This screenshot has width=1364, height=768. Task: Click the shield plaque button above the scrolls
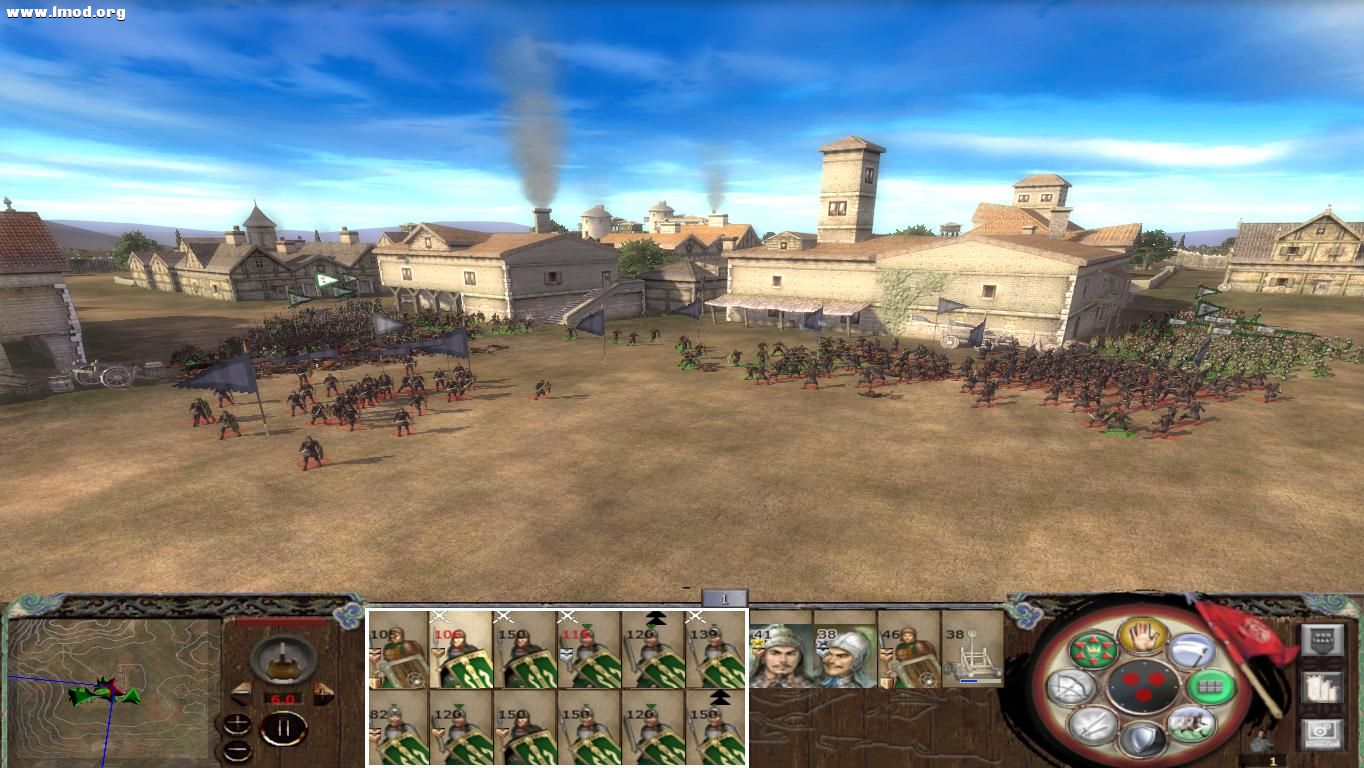1322,640
